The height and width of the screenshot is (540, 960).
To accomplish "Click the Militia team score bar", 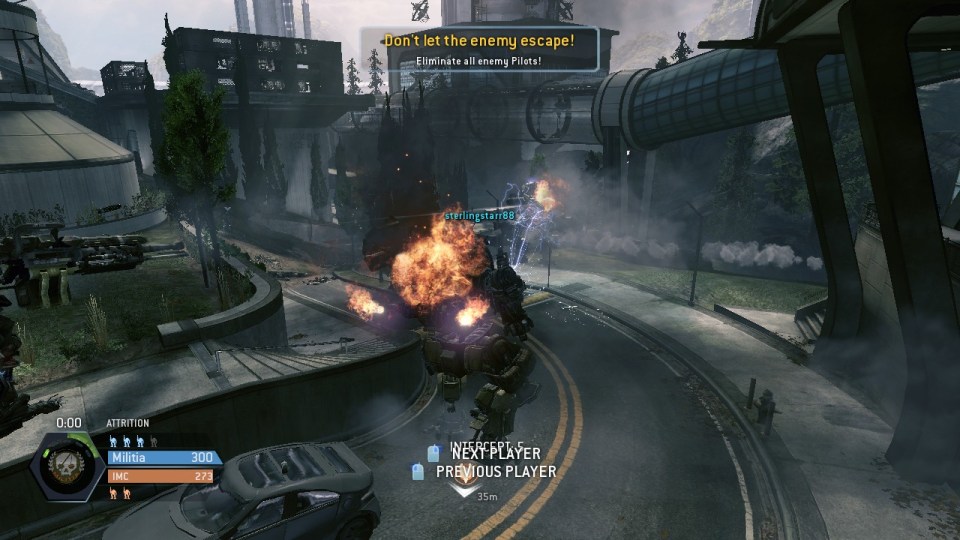I will [x=164, y=457].
